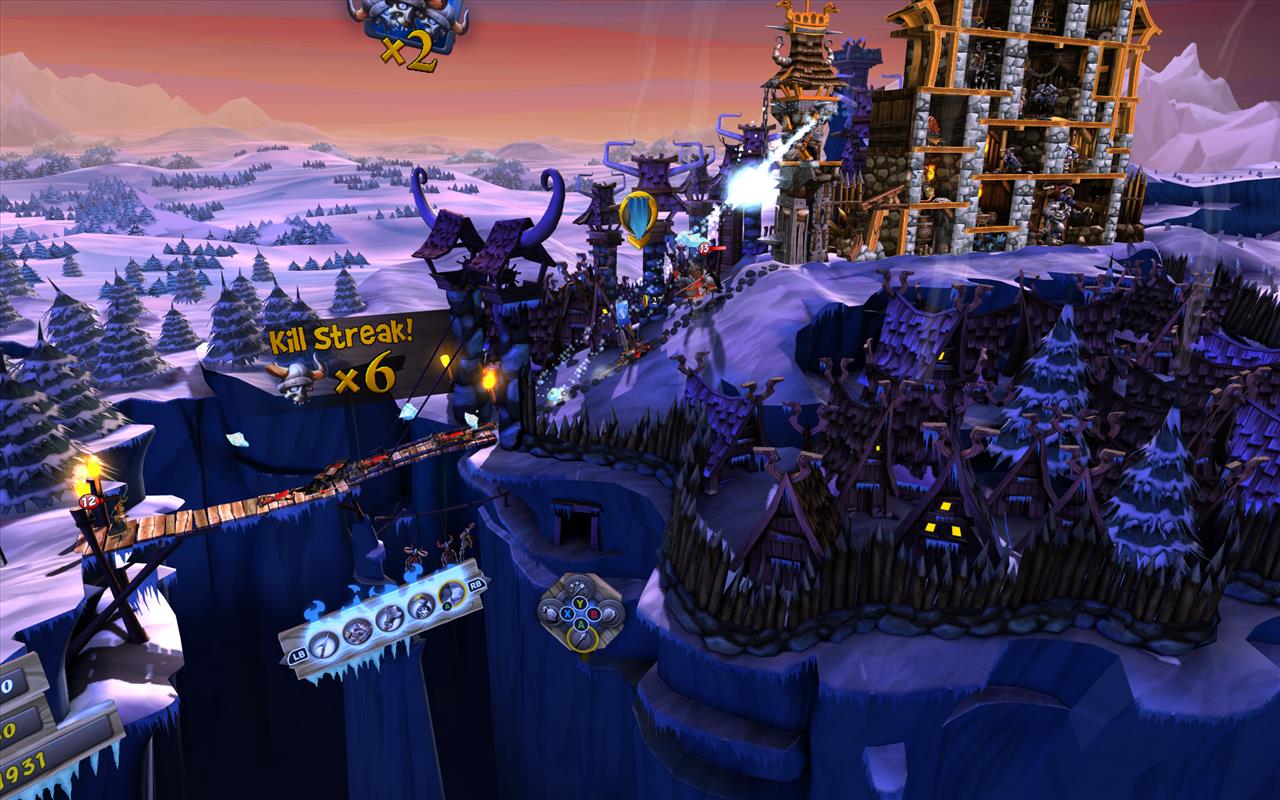This screenshot has width=1280, height=800.
Task: Switch to the helmet troops category
Action: (612, 613)
